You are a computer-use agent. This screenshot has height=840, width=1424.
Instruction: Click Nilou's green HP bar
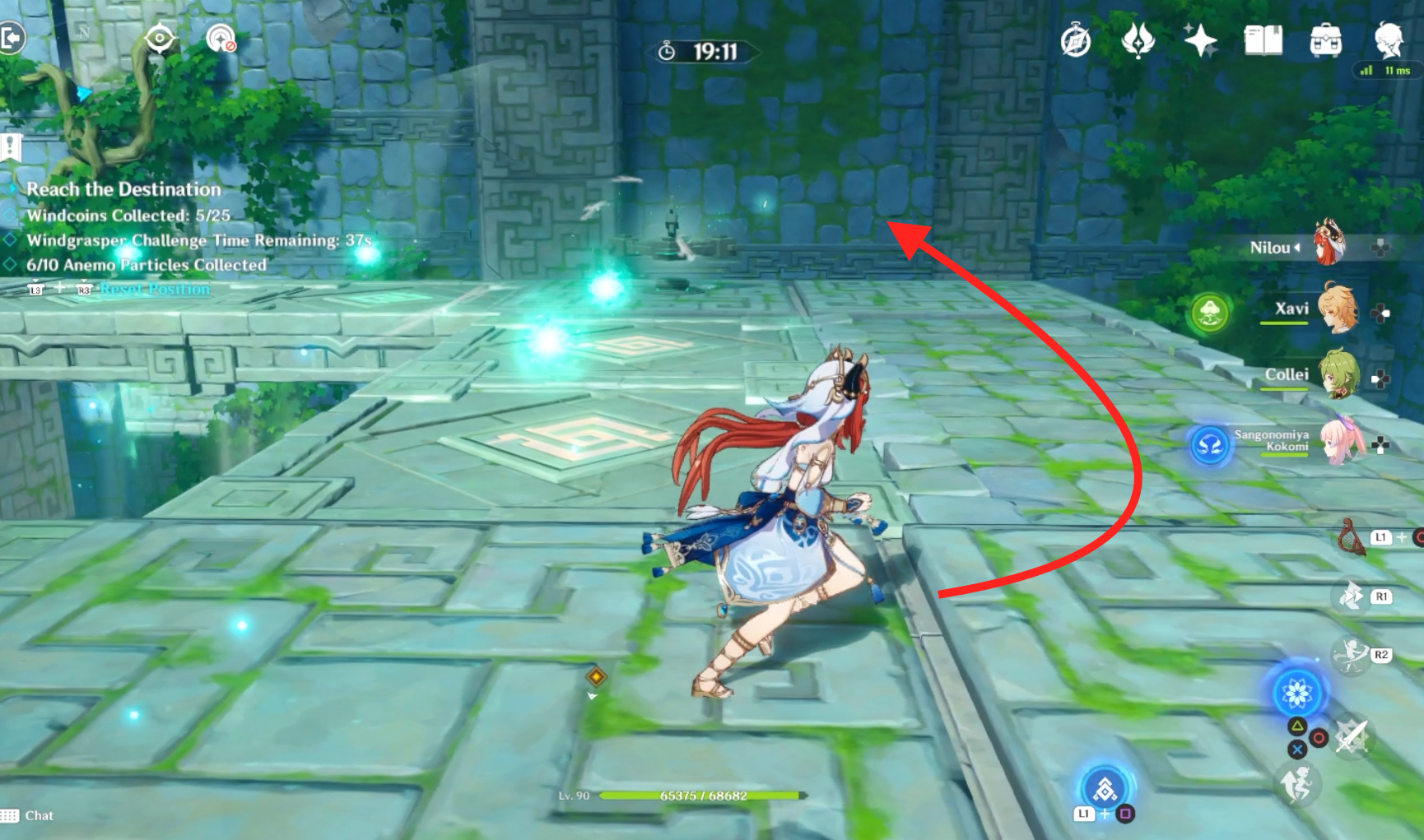[x=704, y=796]
